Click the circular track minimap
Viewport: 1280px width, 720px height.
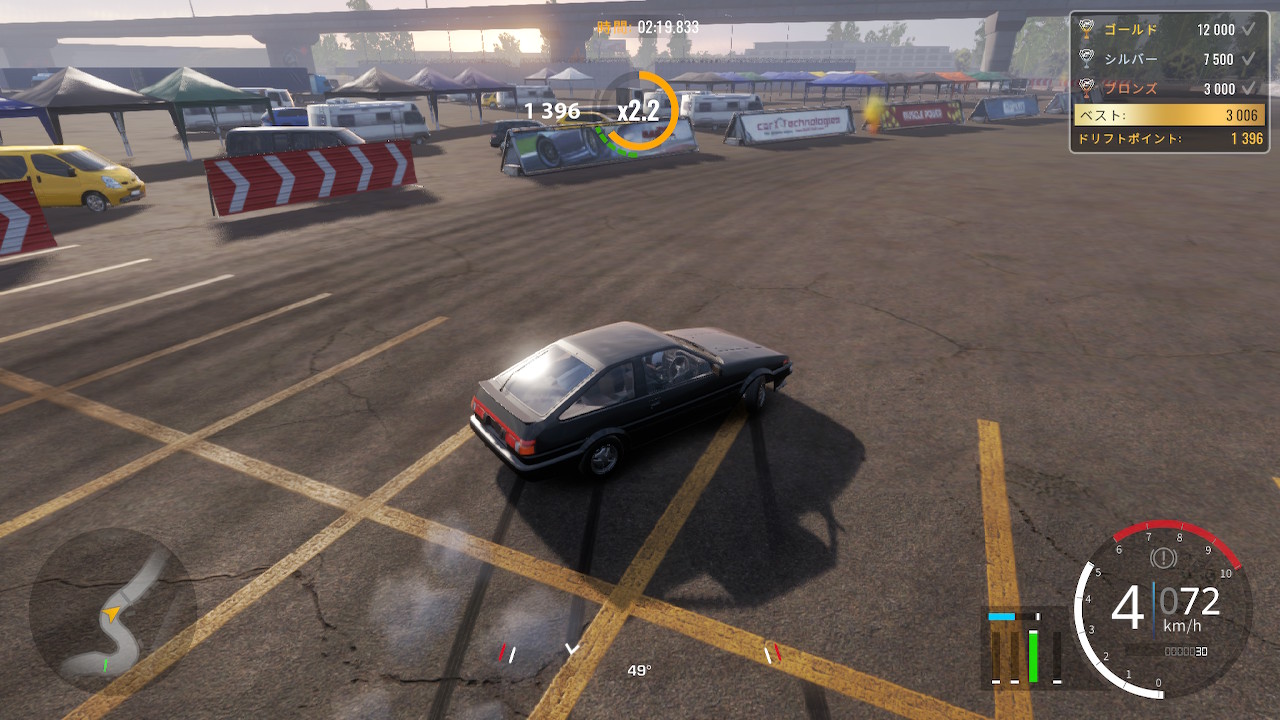tap(113, 610)
